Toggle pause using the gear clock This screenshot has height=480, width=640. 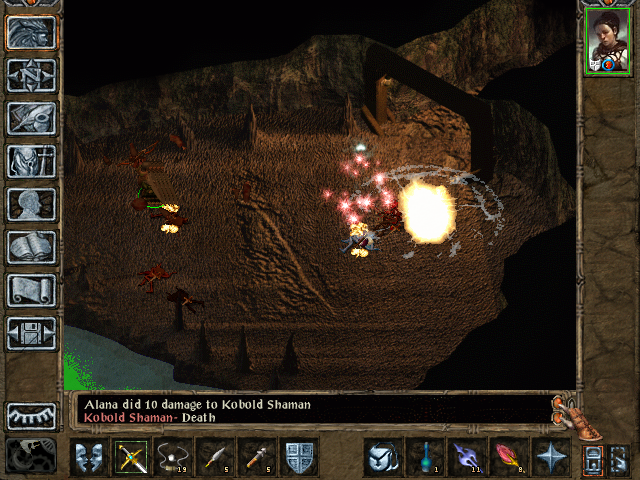tap(31, 455)
